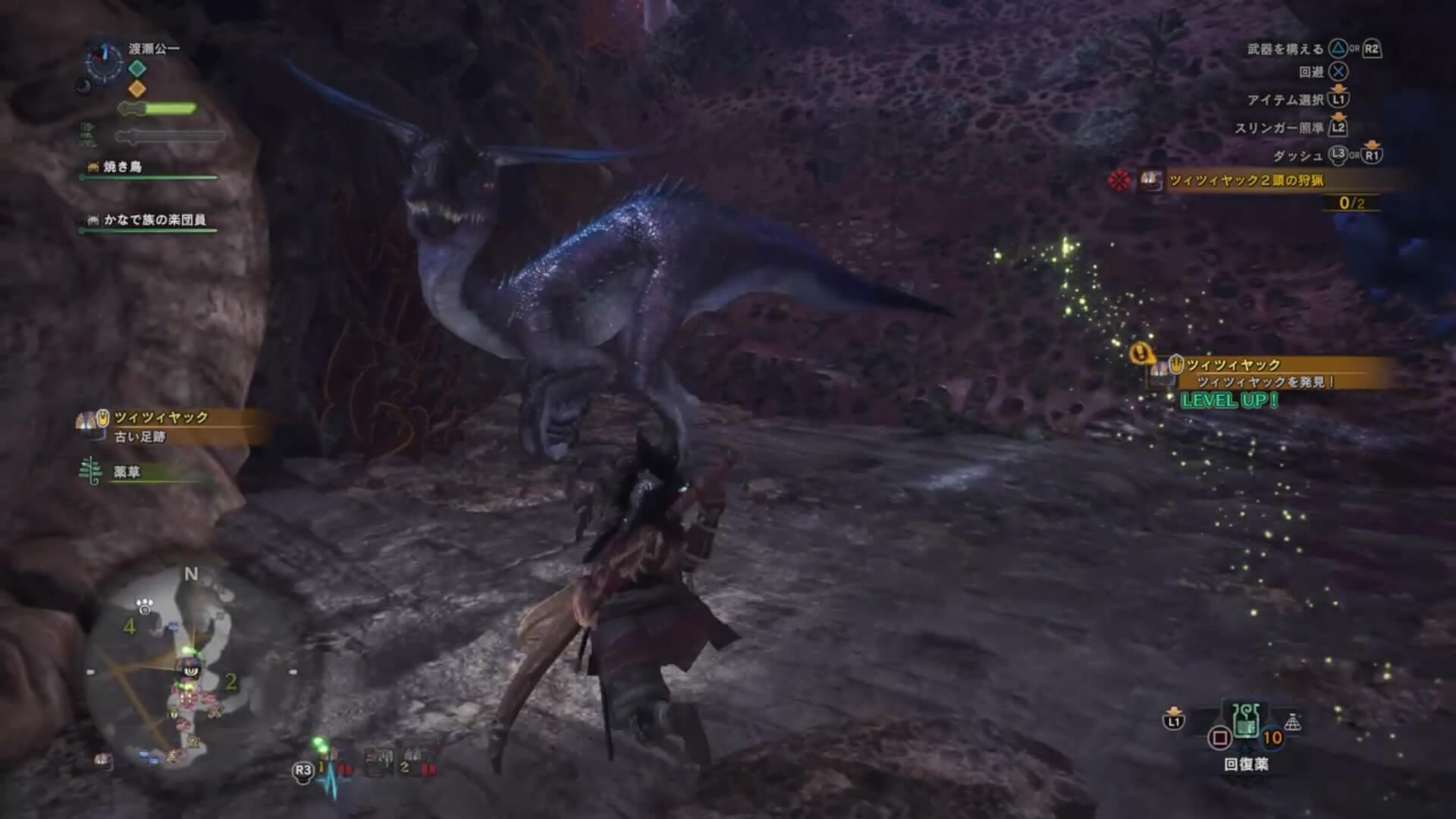Screen dimensions: 1456x819
Task: Choose the capture net item icon
Action: 1293,723
